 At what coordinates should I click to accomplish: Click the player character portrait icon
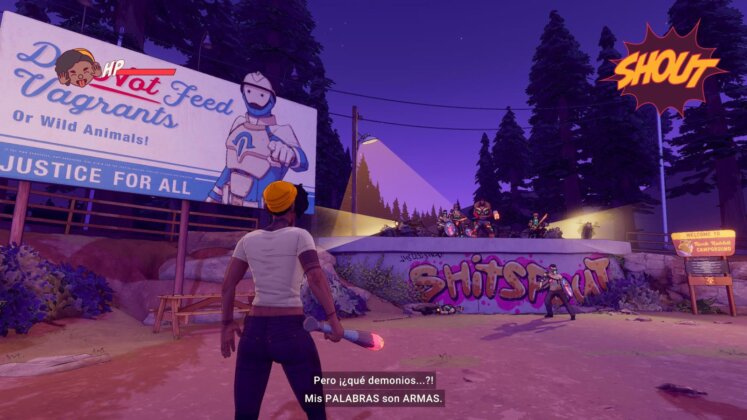point(74,66)
